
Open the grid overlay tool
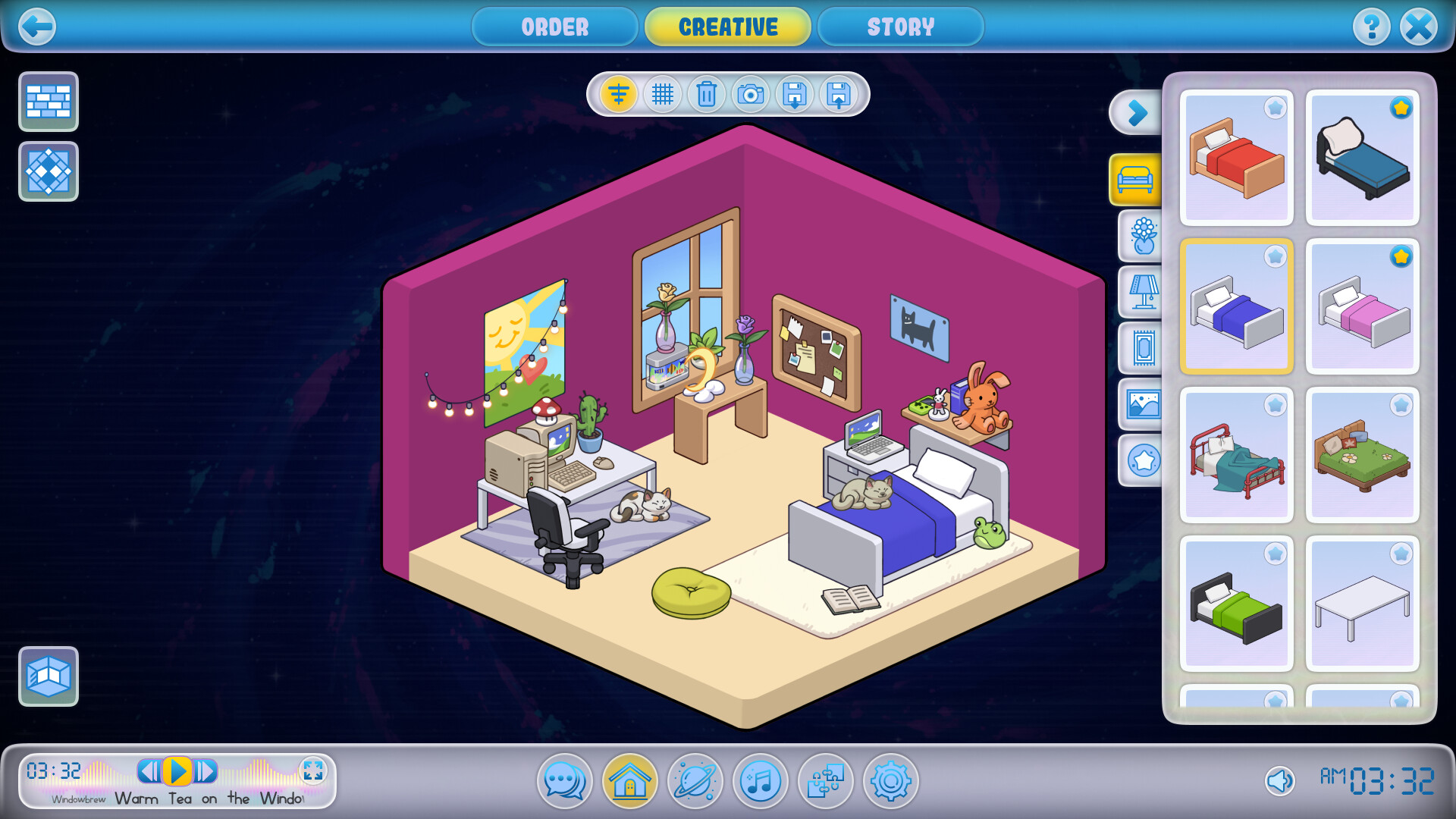click(661, 95)
